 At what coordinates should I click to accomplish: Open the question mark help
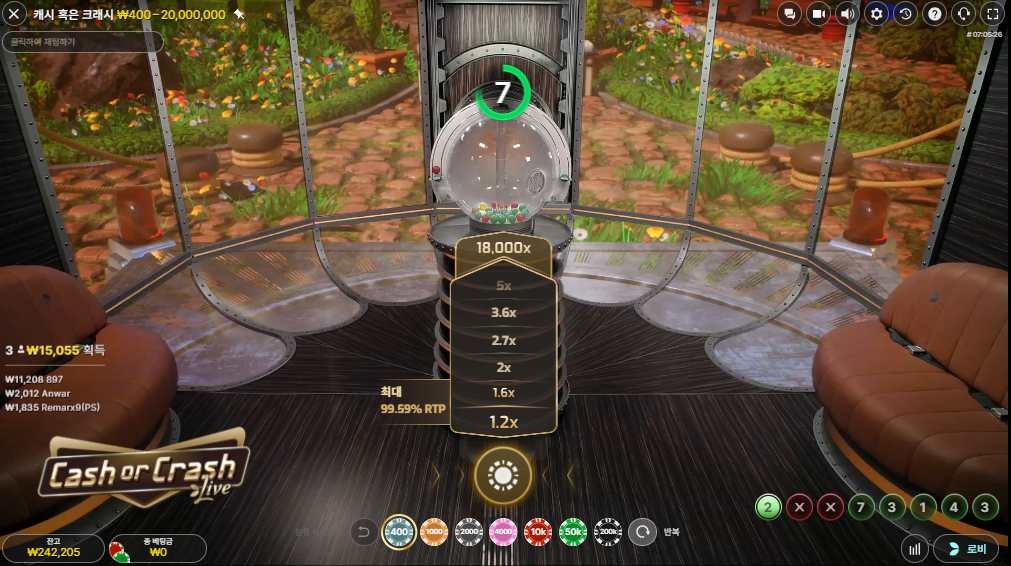point(935,14)
